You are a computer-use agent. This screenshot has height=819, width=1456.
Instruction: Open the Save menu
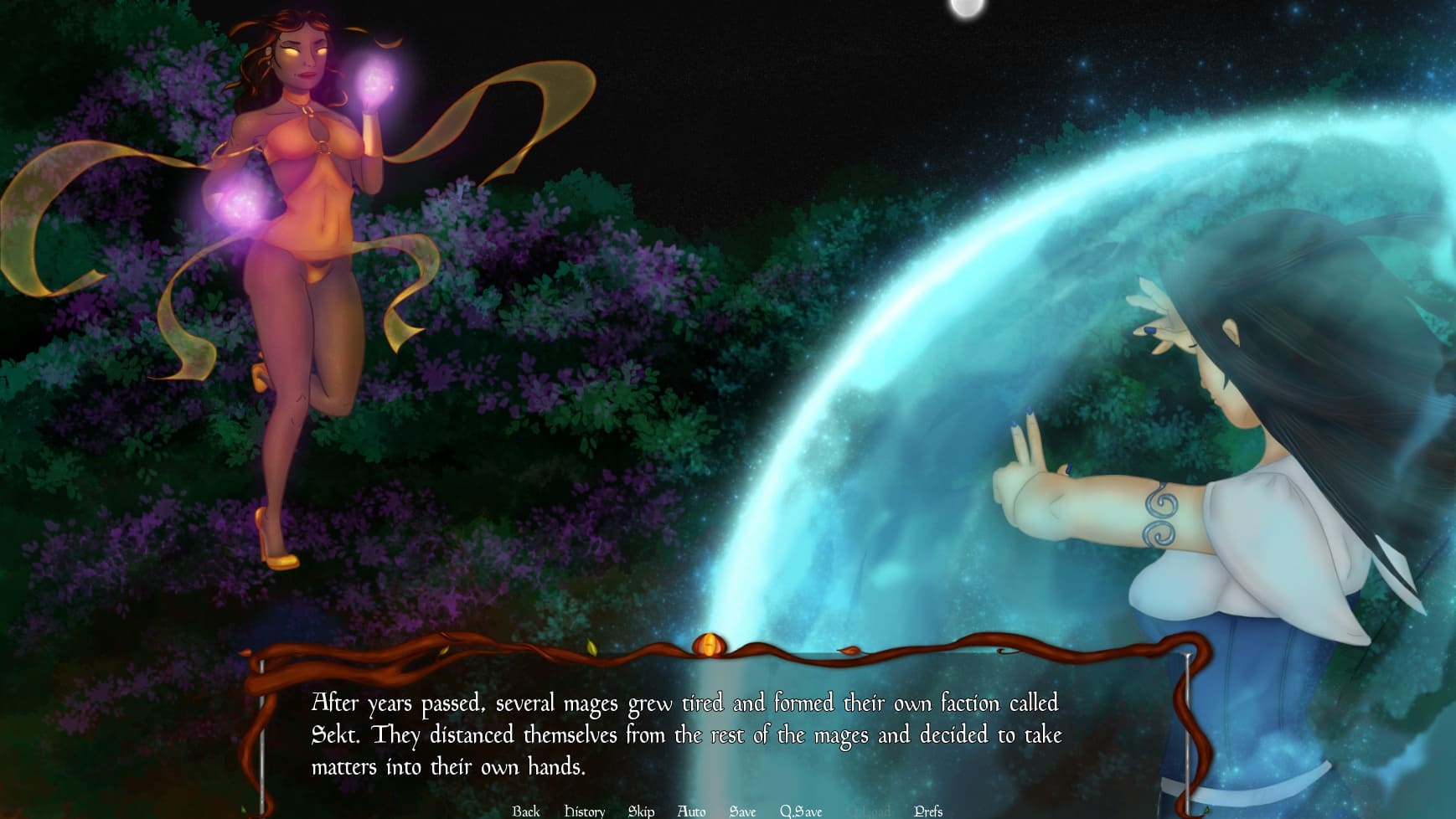742,811
